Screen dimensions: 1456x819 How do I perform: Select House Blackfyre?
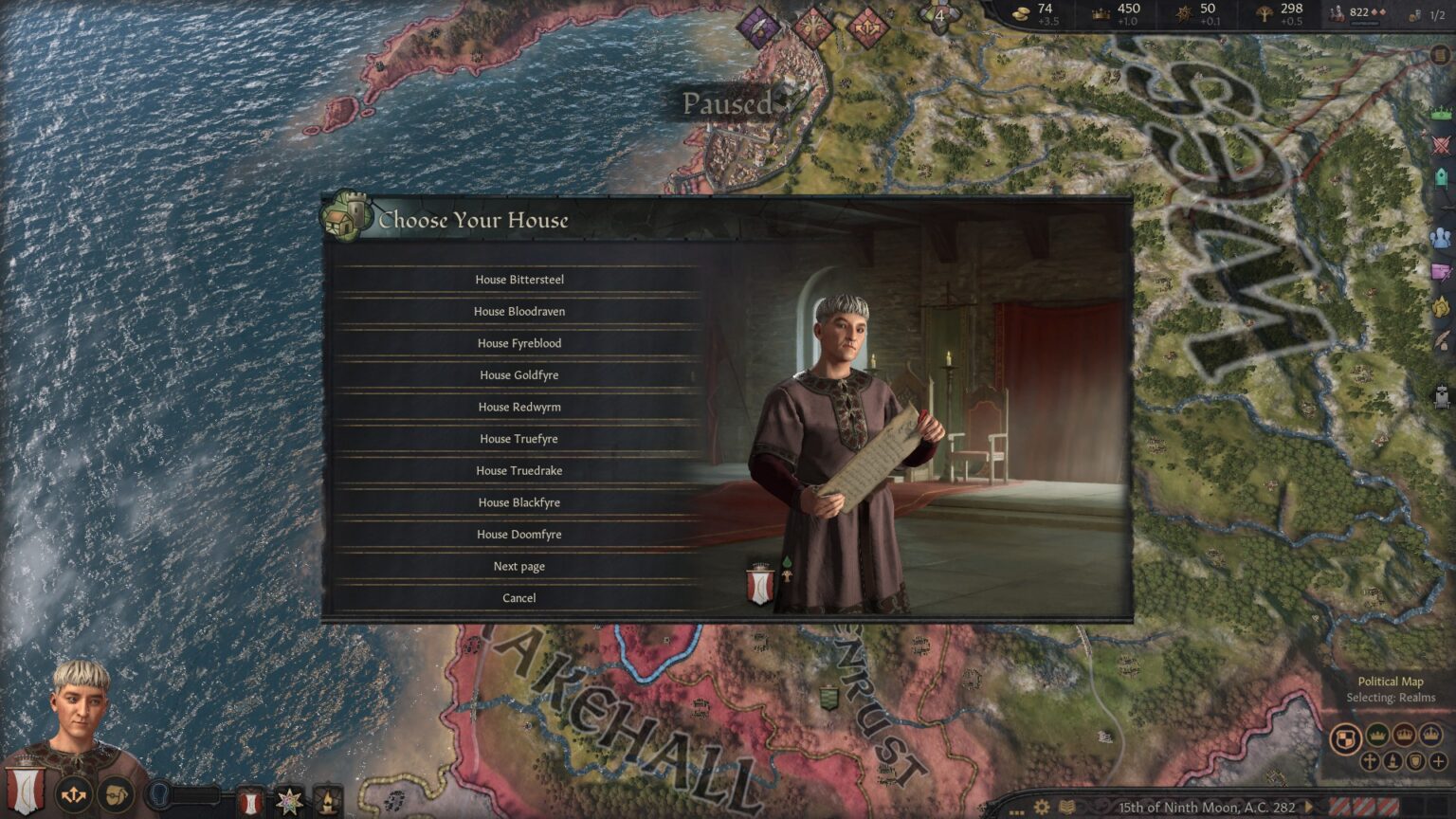click(519, 502)
